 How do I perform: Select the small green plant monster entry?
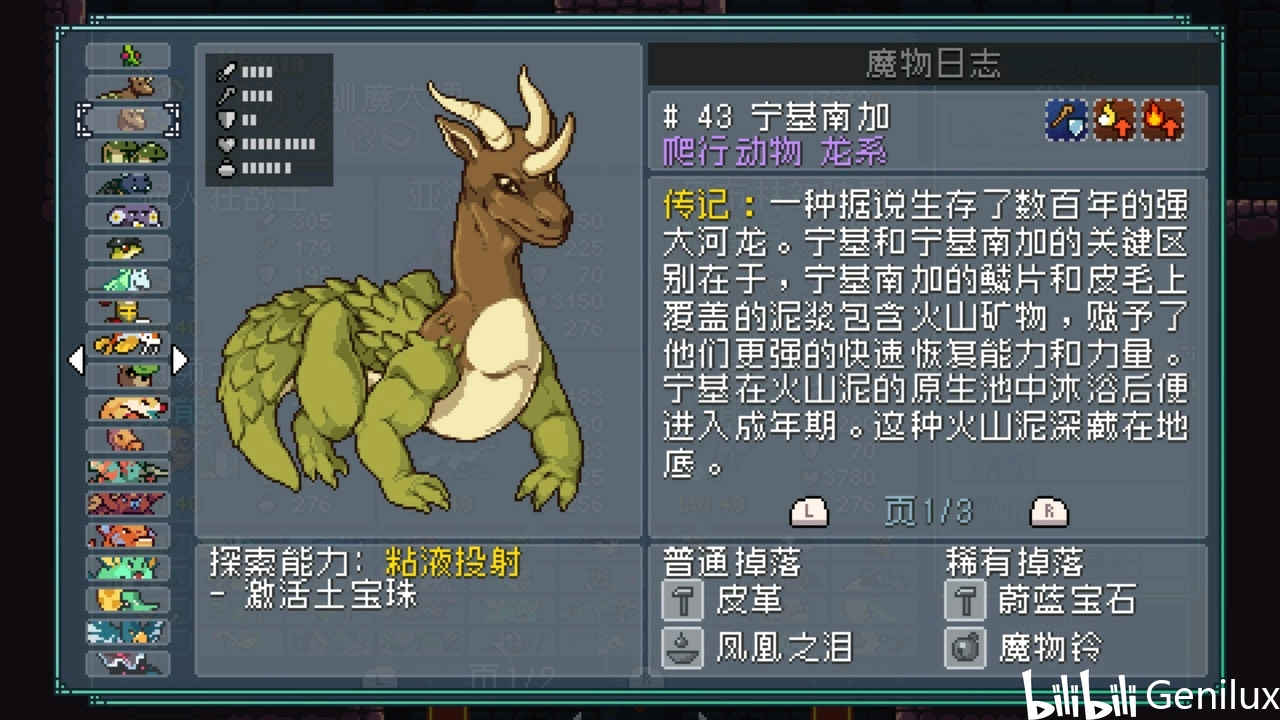pyautogui.click(x=129, y=56)
